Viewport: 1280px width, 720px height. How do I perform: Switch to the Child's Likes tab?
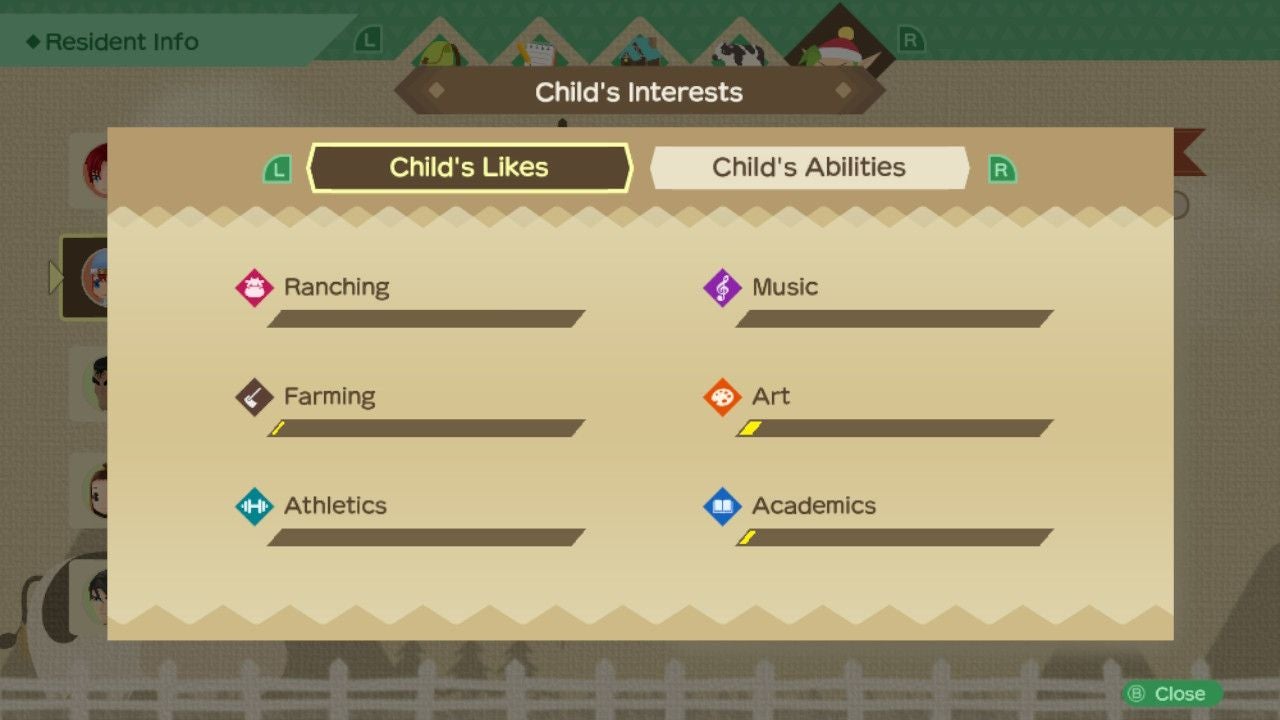click(x=470, y=167)
